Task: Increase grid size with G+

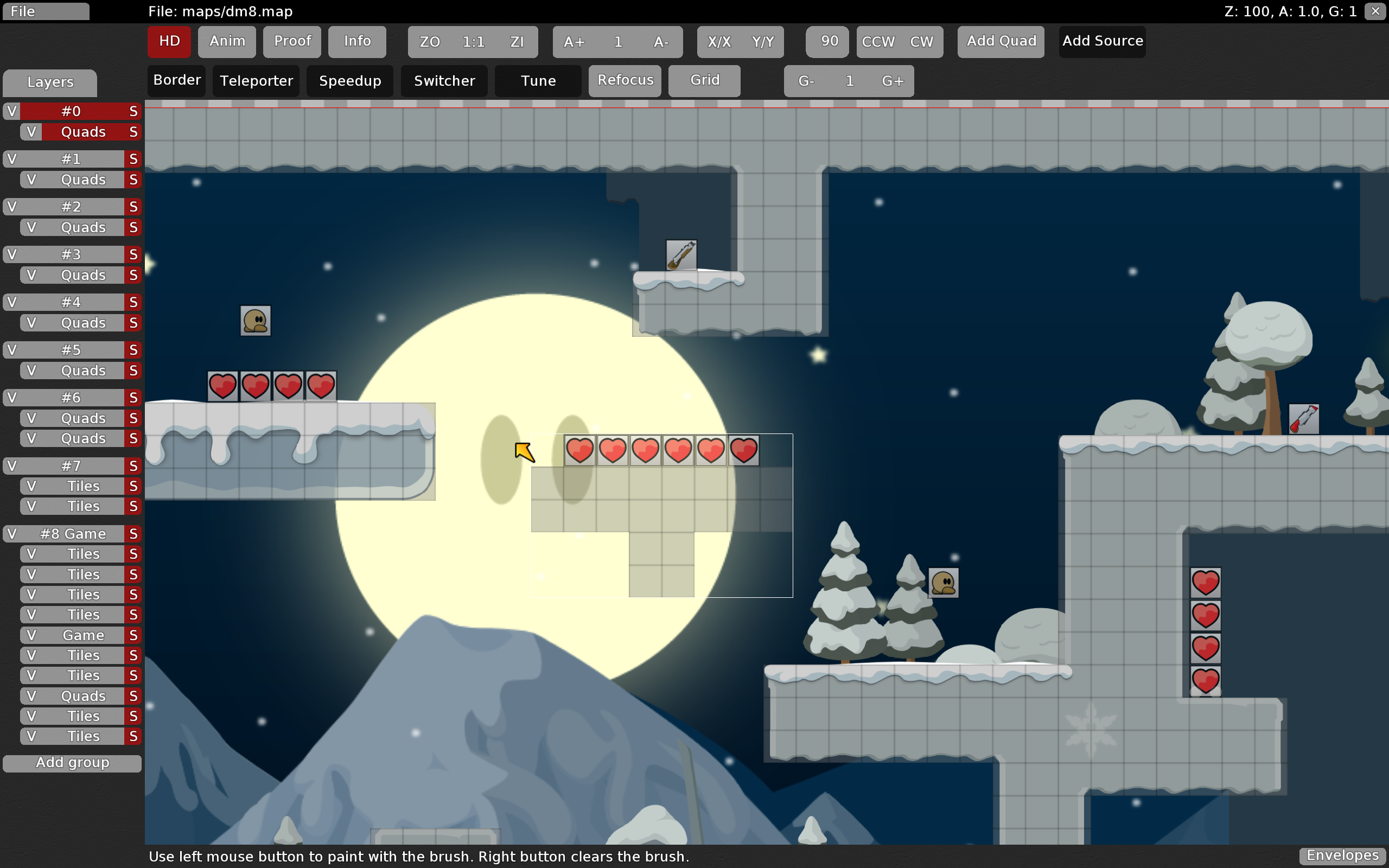Action: 893,81
